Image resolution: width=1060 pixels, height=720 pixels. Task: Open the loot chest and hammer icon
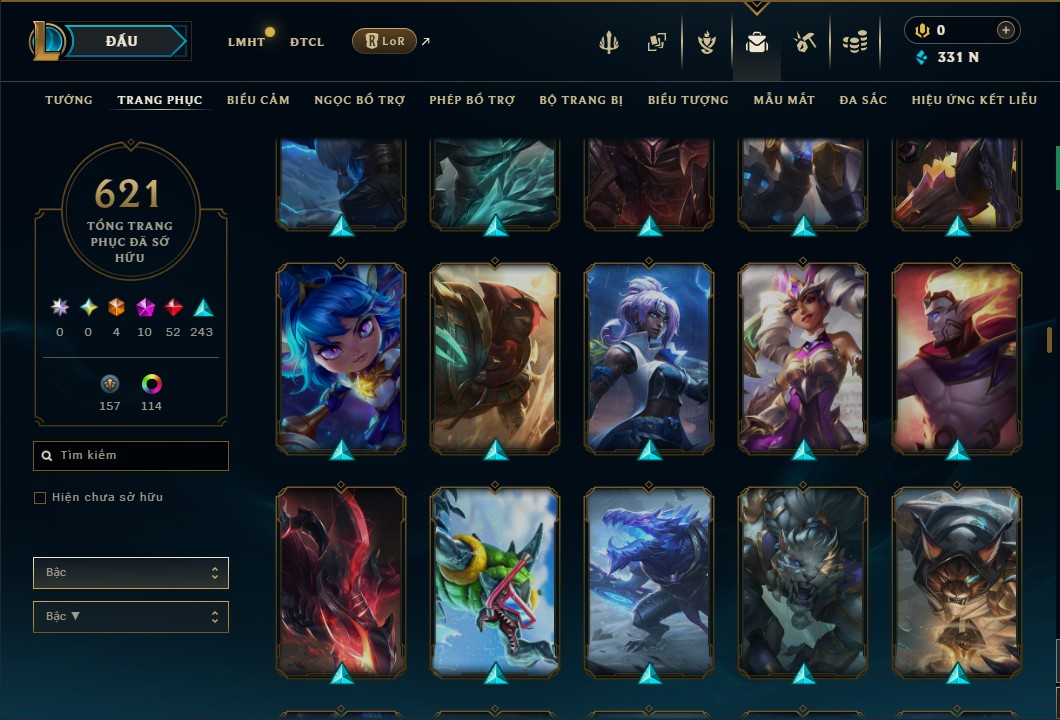click(x=805, y=42)
